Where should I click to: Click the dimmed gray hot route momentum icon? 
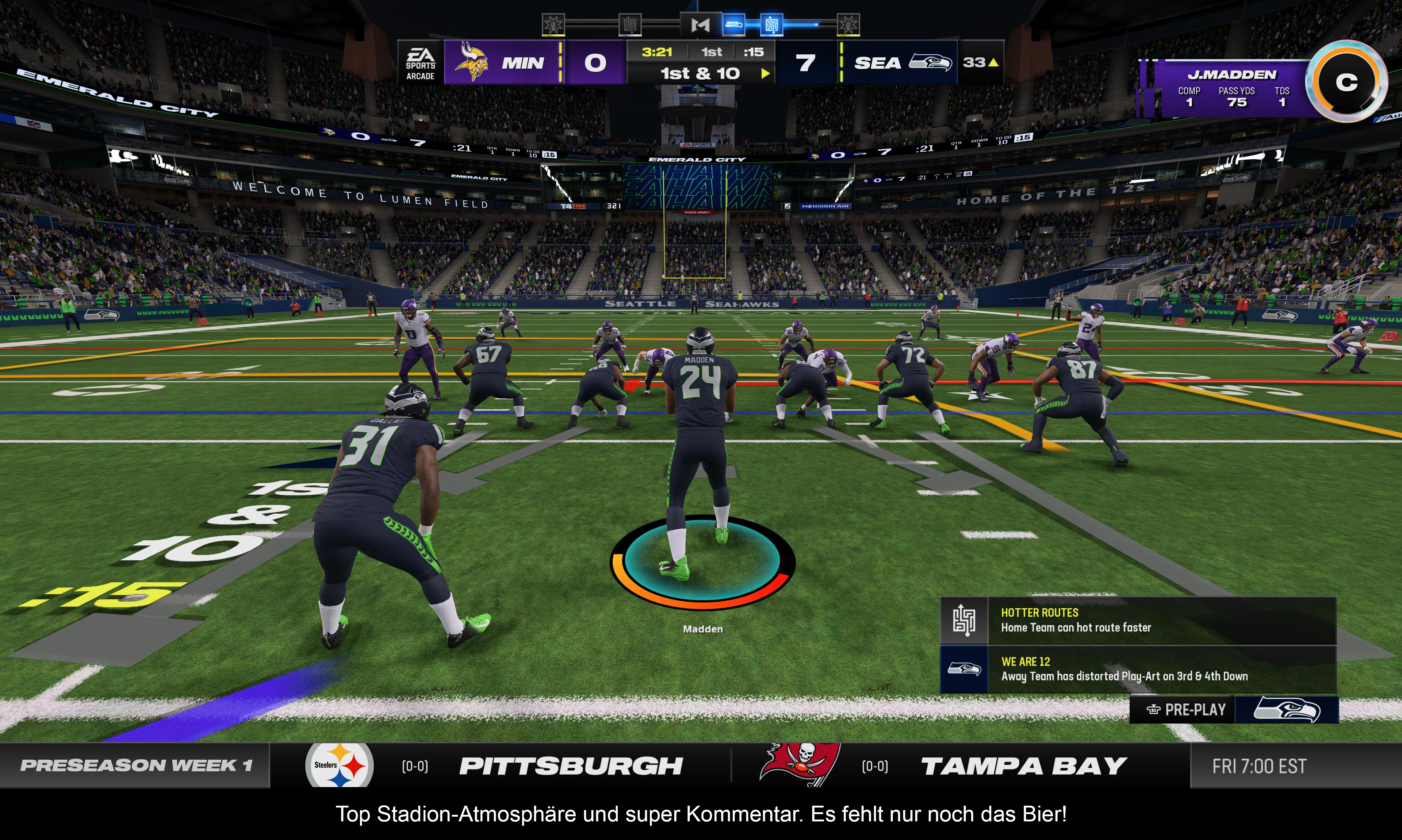(630, 24)
